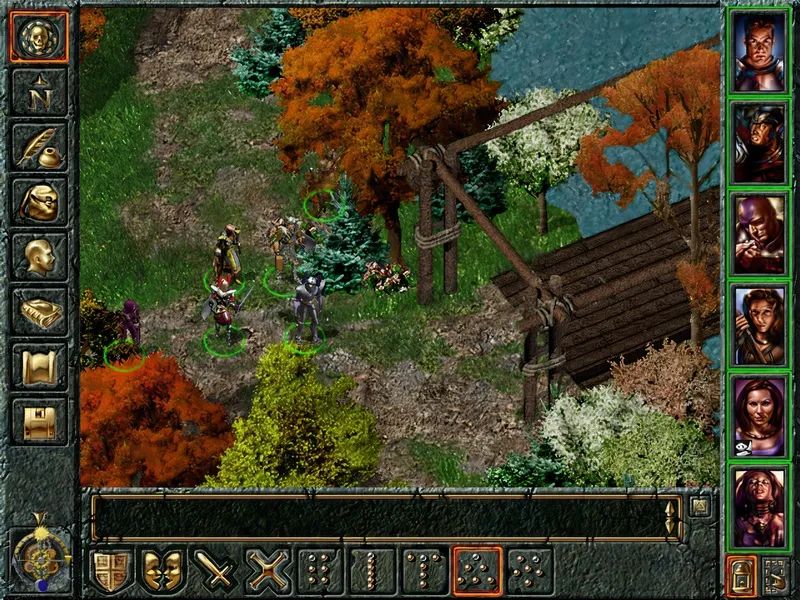This screenshot has width=800, height=600.
Task: Open the priest scroll icon
Action: tap(40, 366)
